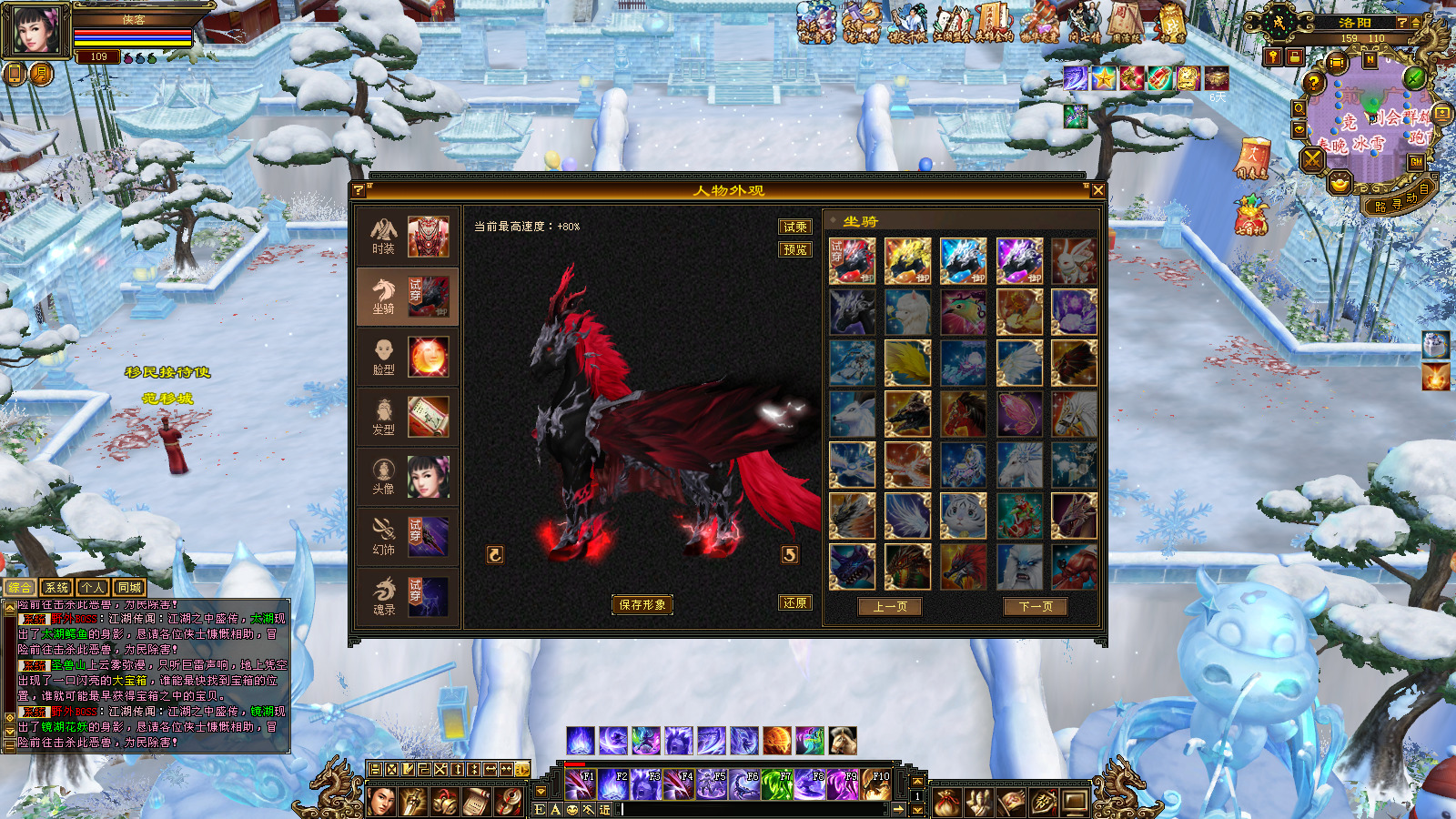Image resolution: width=1456 pixels, height=819 pixels.
Task: Rotate the mount model right
Action: coord(790,554)
